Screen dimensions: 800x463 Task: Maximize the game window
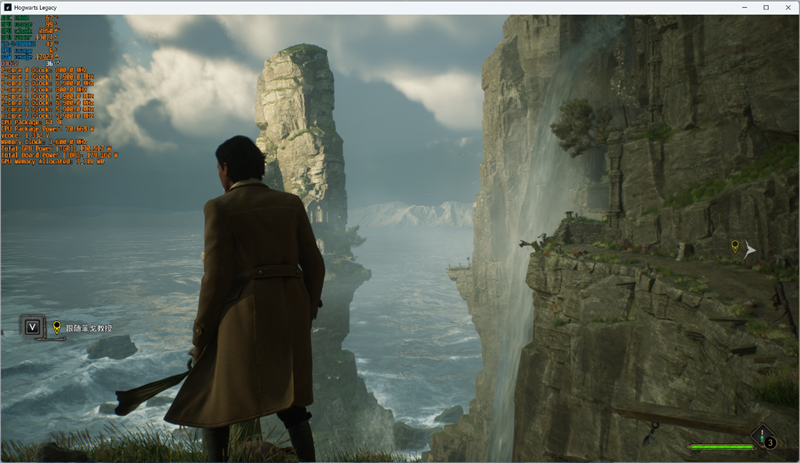pyautogui.click(x=766, y=7)
